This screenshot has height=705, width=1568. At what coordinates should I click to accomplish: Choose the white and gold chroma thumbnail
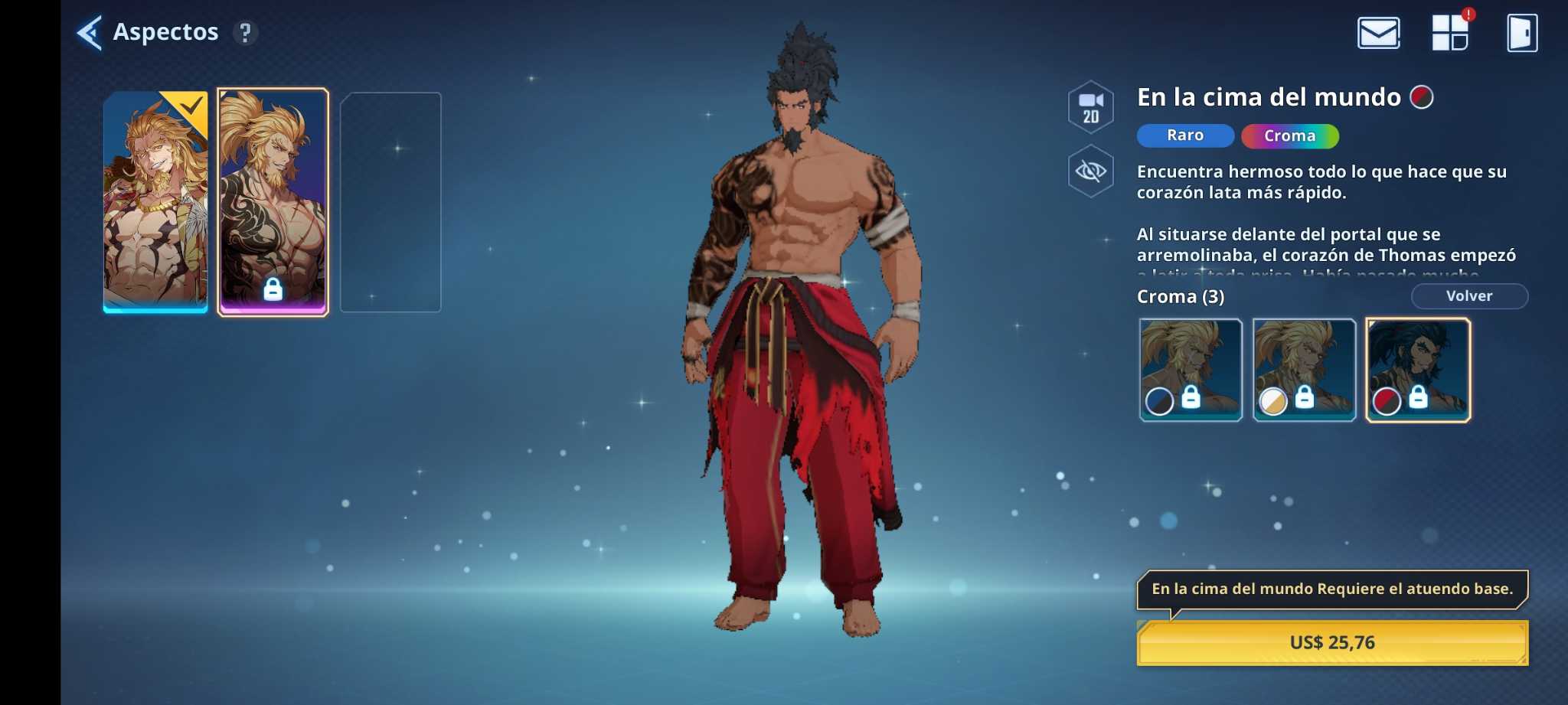click(x=1304, y=370)
